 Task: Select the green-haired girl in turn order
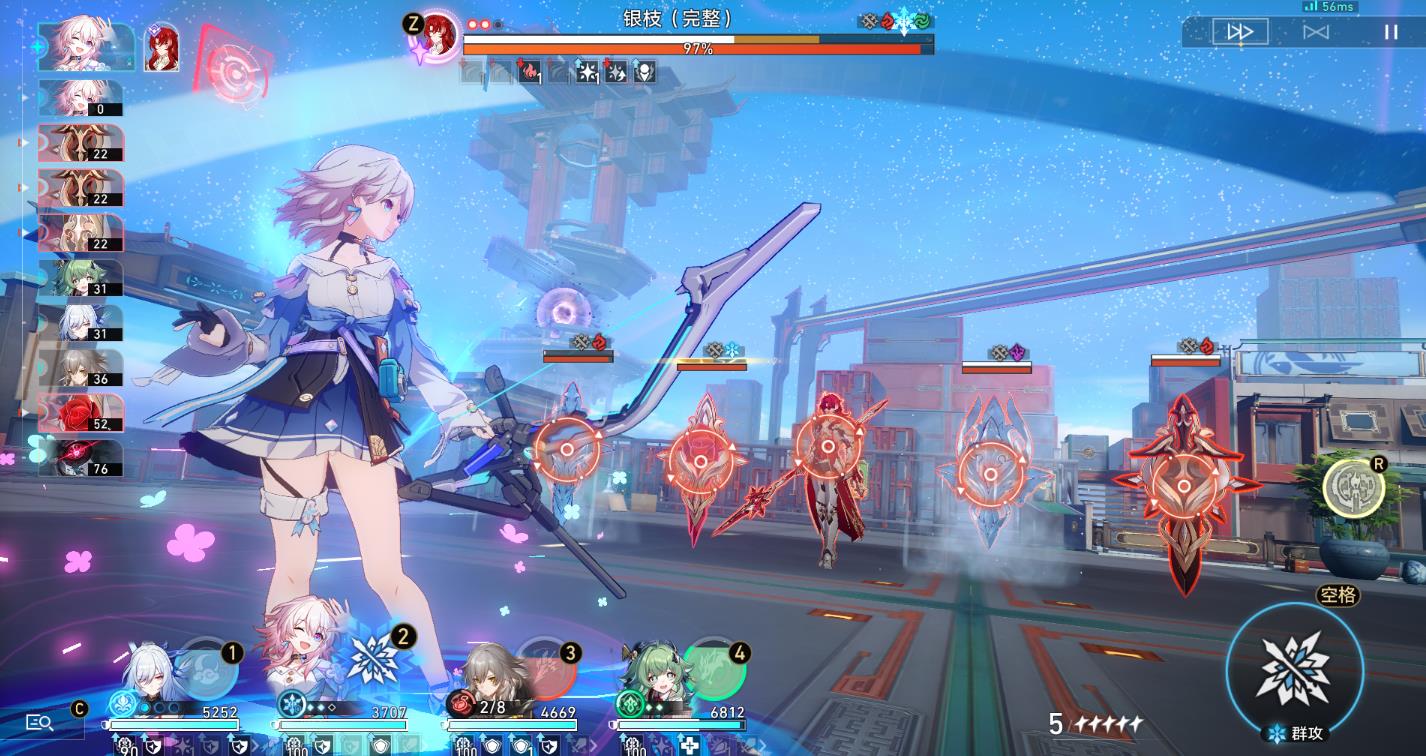click(x=80, y=278)
